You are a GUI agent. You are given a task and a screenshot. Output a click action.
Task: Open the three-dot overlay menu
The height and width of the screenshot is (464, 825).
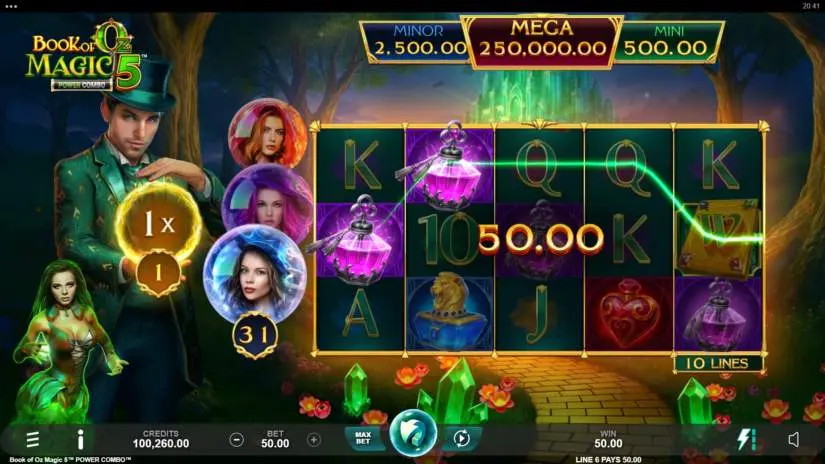pyautogui.click(x=12, y=5)
